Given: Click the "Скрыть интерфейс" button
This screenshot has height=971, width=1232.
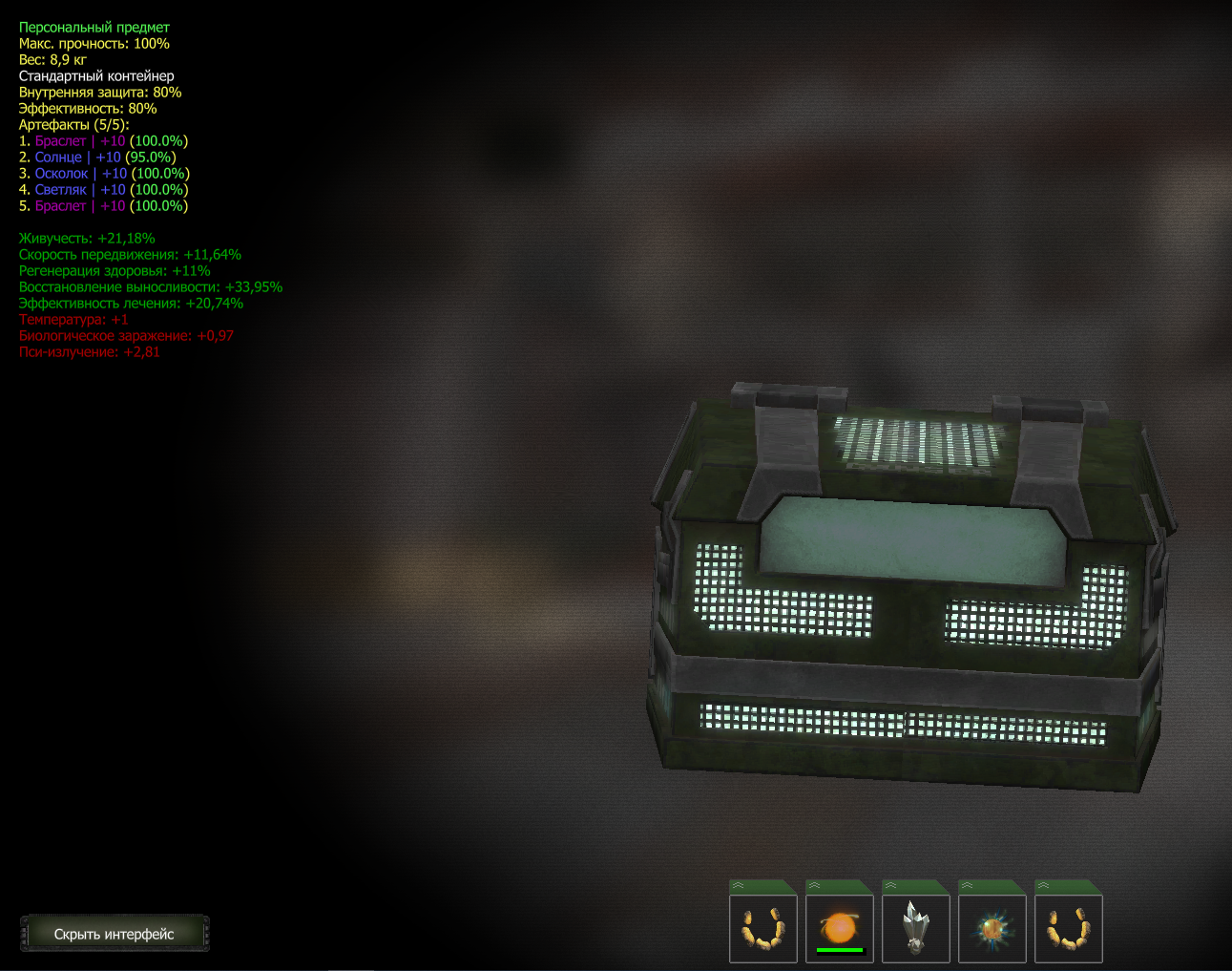Looking at the screenshot, I should click(115, 934).
